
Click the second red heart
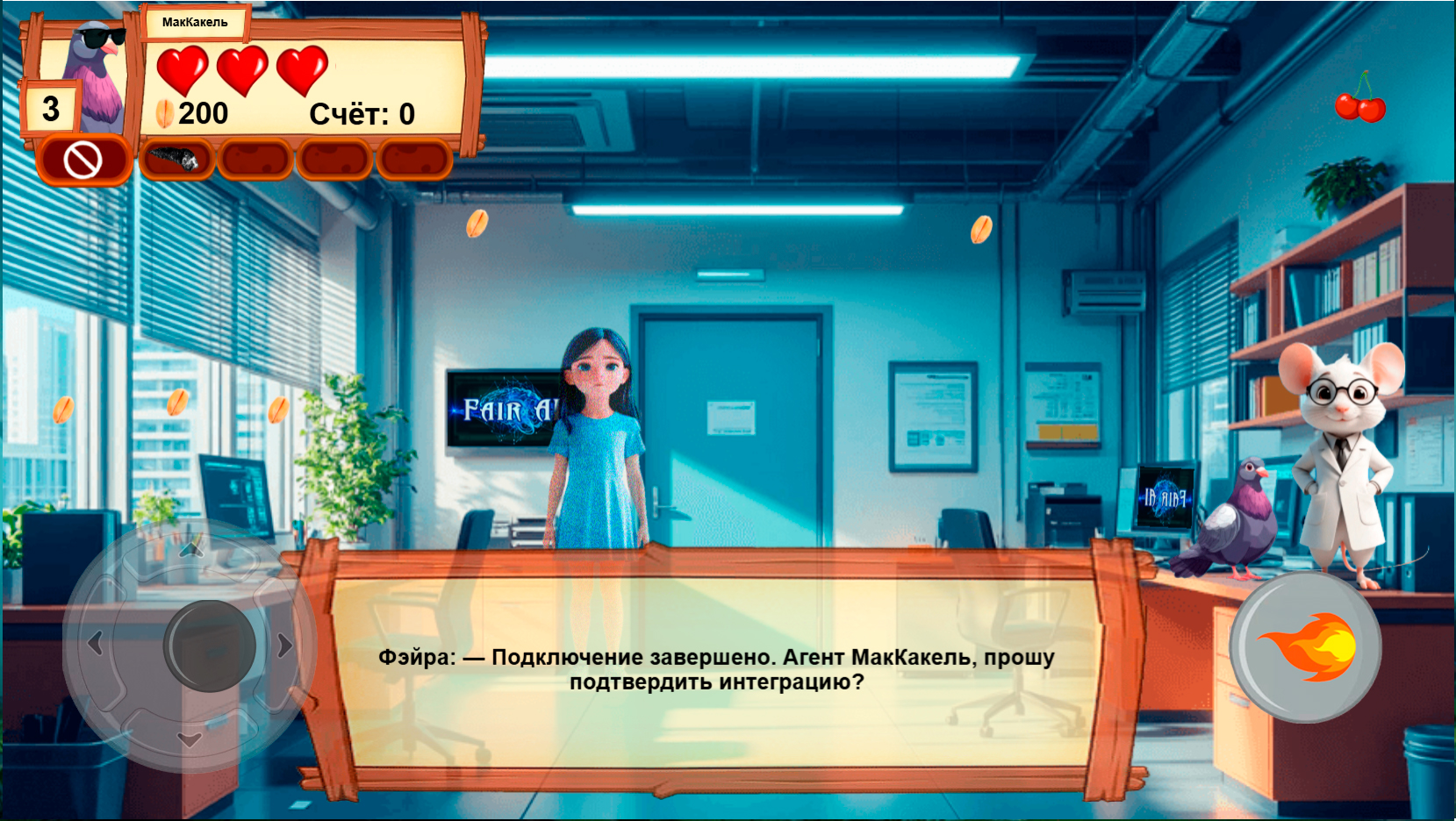[242, 68]
